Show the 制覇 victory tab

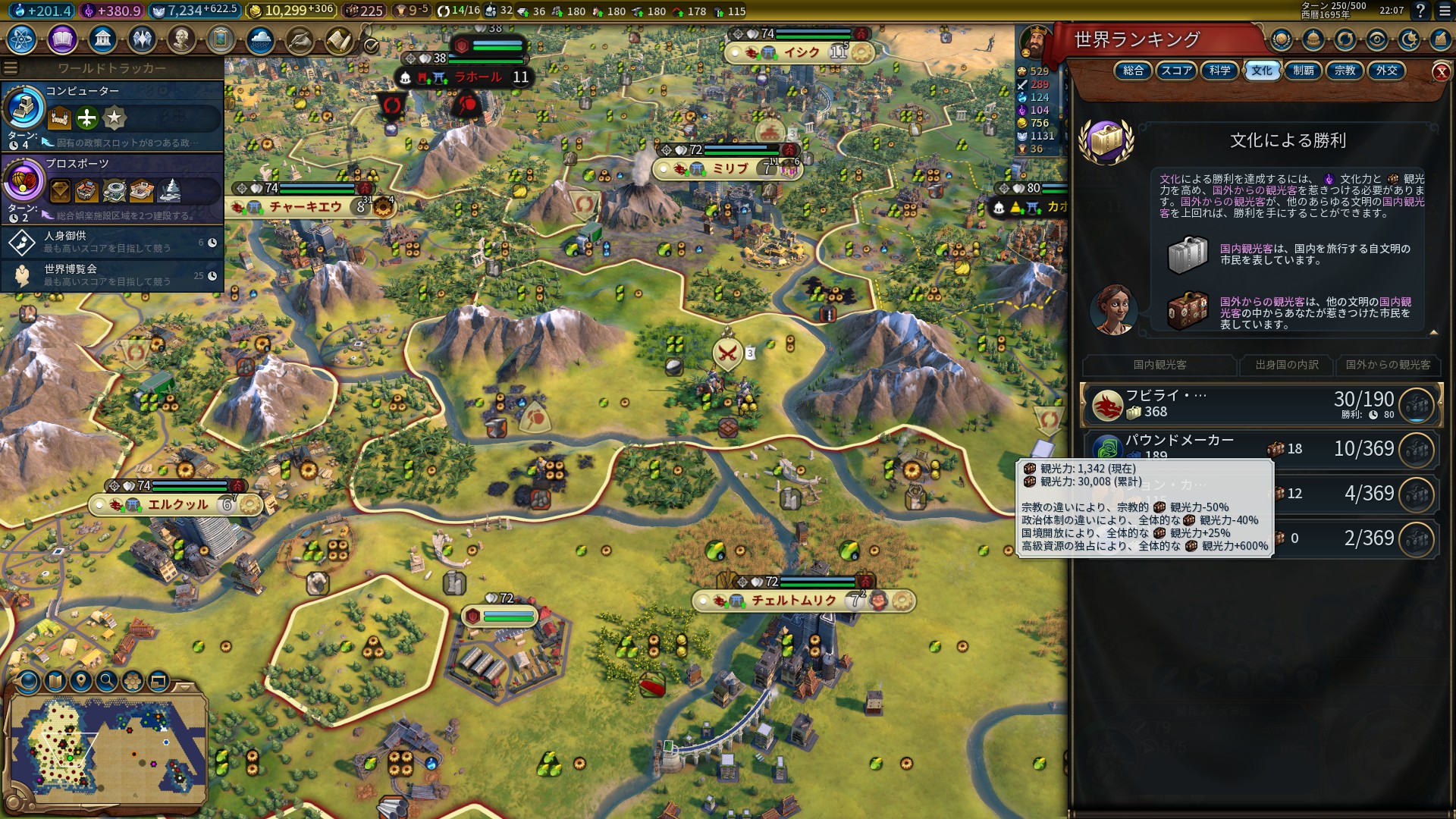coord(1303,71)
